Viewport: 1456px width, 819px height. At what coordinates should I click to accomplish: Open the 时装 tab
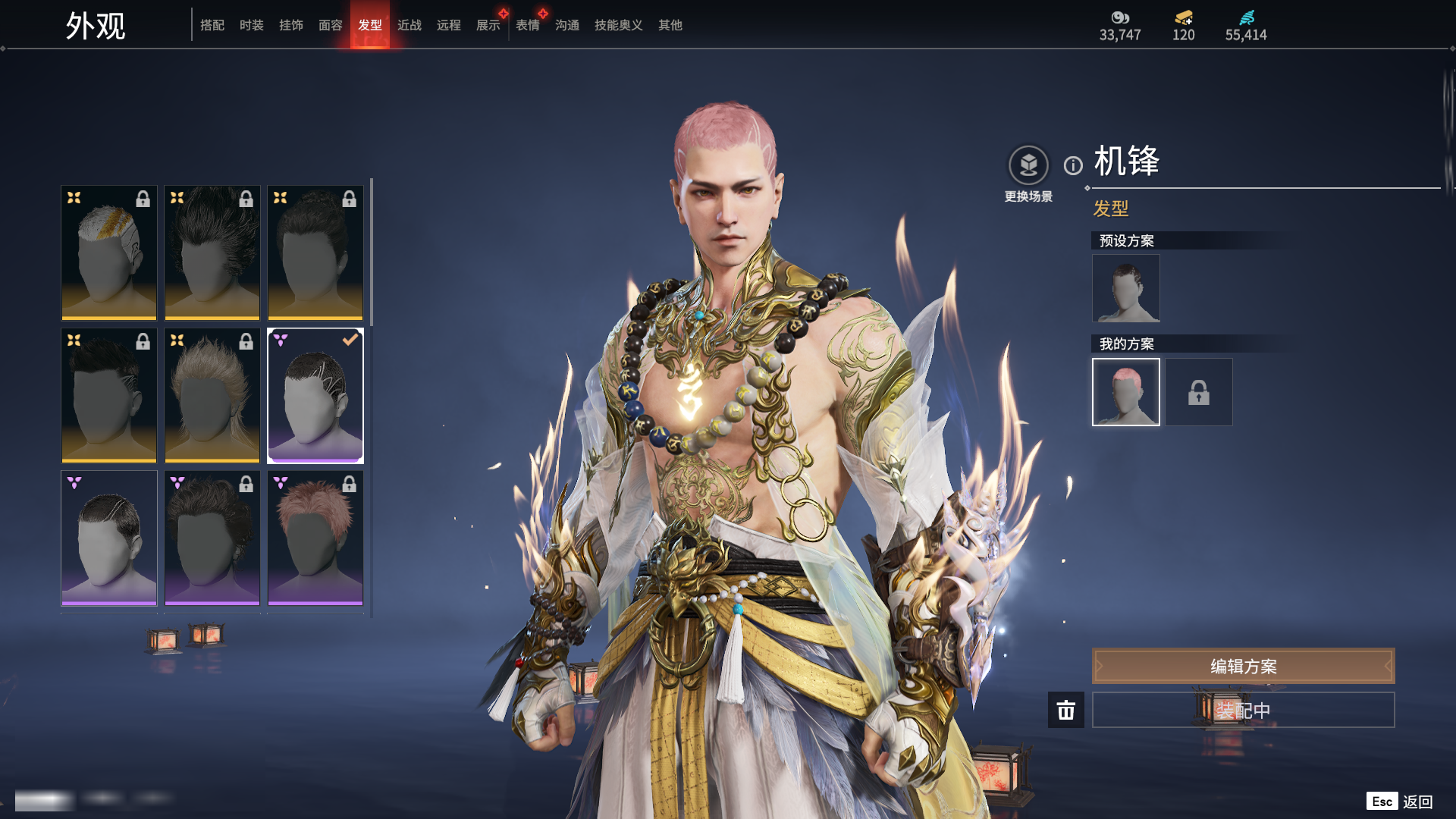tap(252, 25)
